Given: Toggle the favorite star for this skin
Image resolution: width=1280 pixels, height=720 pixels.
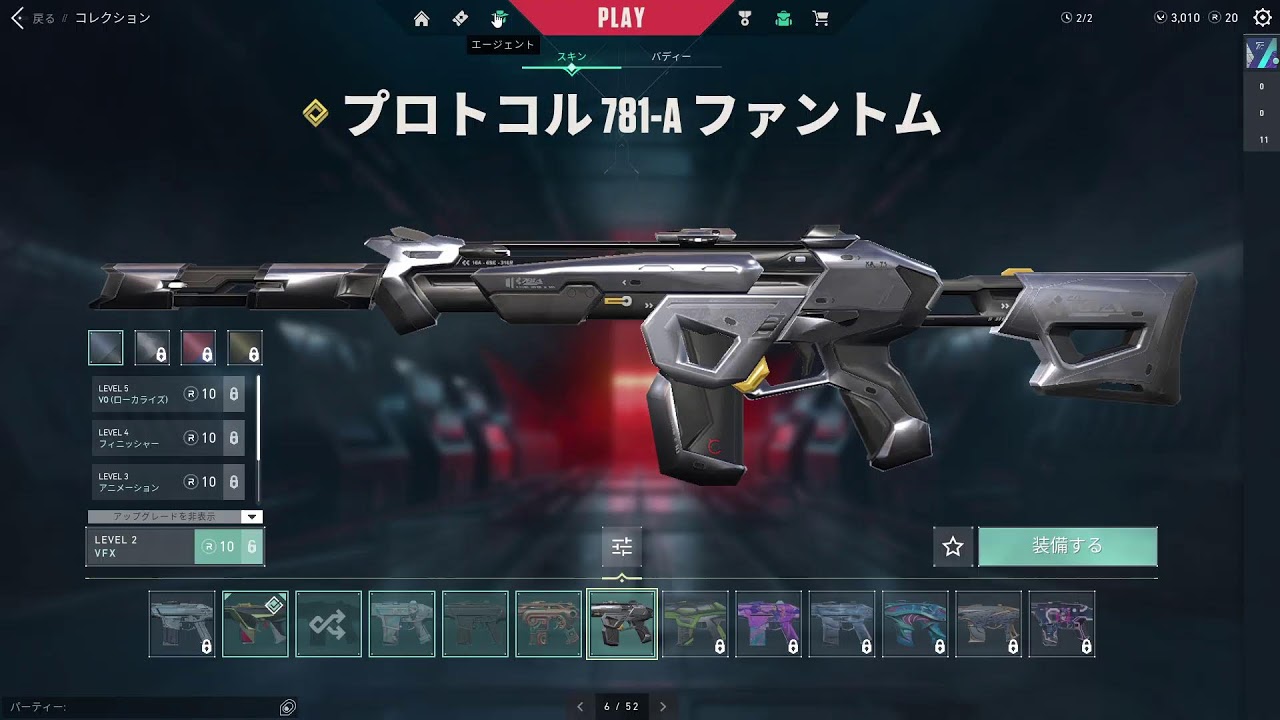Looking at the screenshot, I should pos(952,546).
